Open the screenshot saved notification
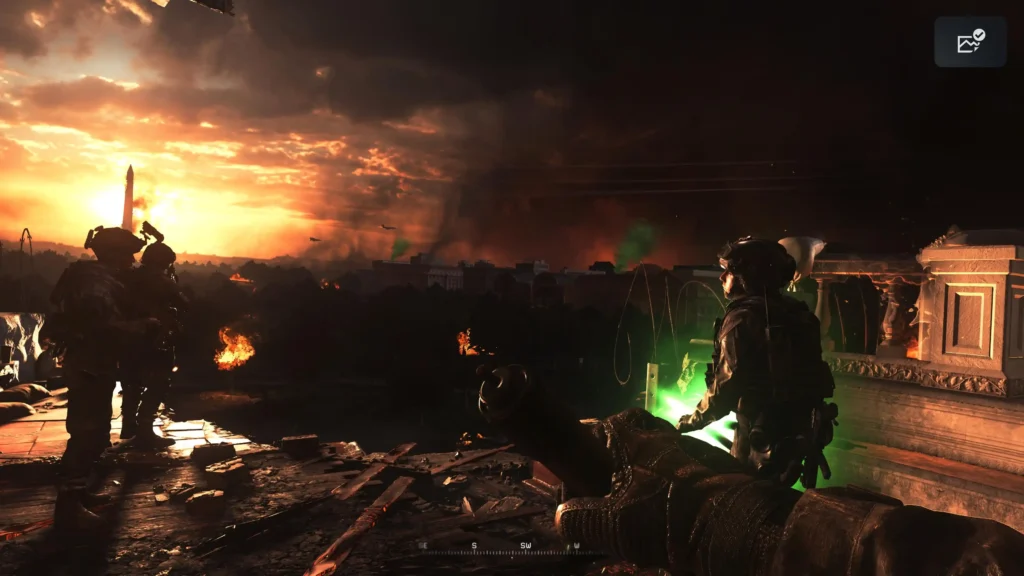1024x576 pixels. (x=970, y=42)
